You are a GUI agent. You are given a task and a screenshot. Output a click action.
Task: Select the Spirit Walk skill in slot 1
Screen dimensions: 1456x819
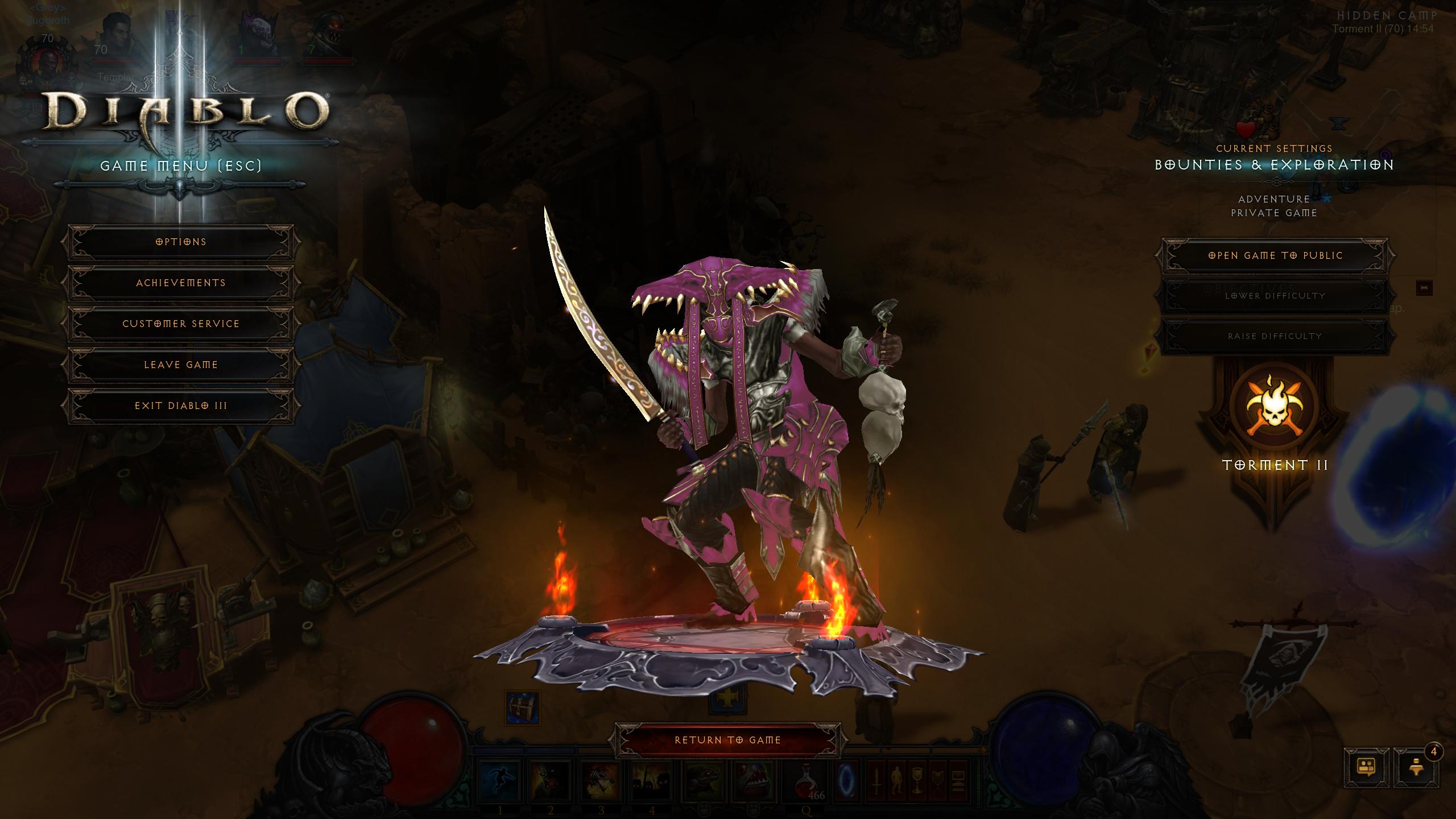click(499, 781)
